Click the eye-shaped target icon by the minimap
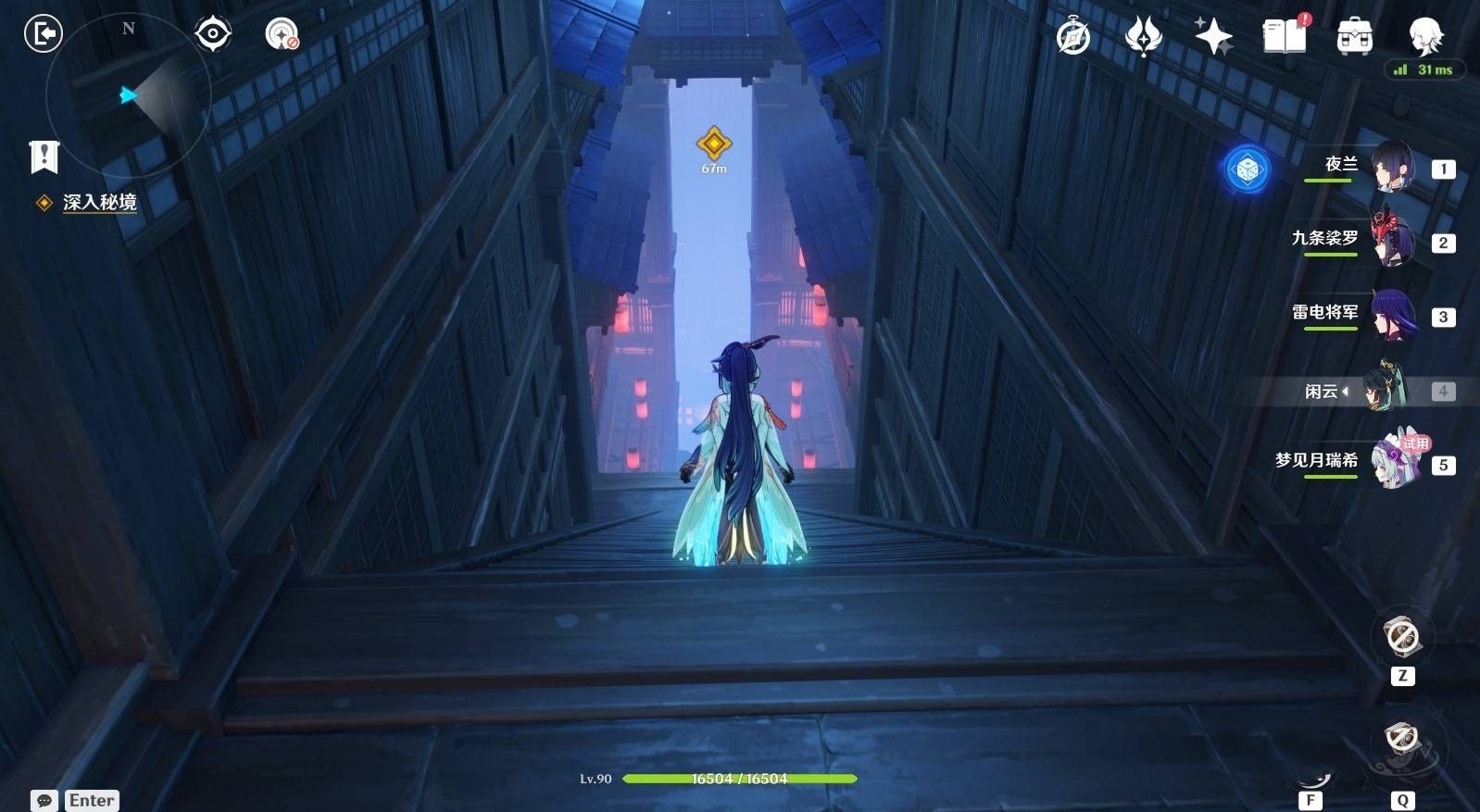This screenshot has width=1480, height=812. [212, 34]
